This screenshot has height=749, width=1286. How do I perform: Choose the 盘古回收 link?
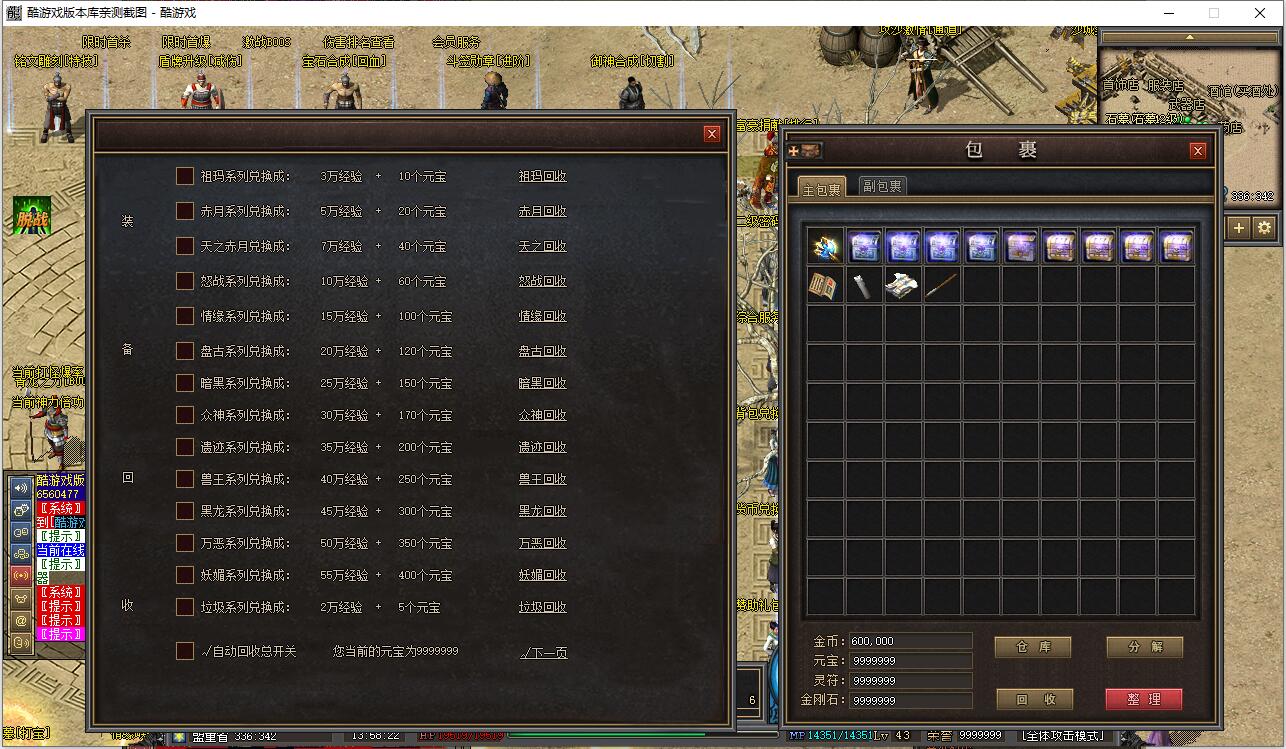click(x=542, y=351)
